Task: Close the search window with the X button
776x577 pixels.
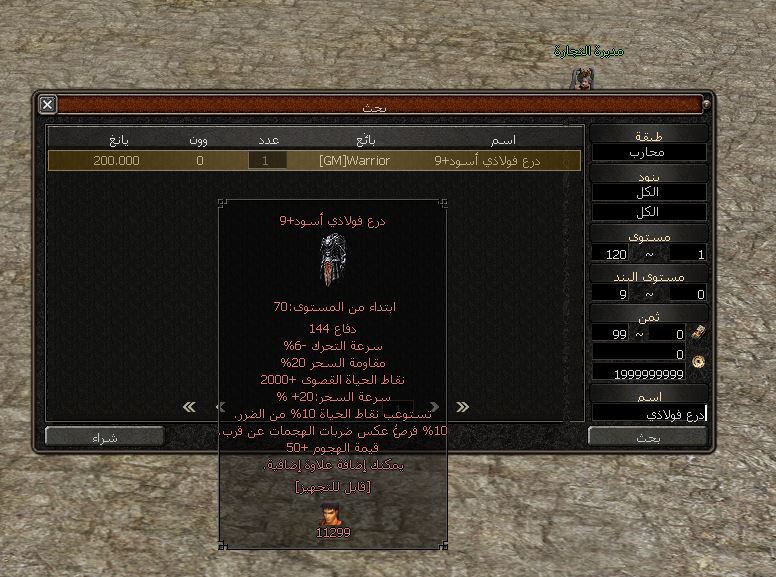Action: pyautogui.click(x=47, y=104)
